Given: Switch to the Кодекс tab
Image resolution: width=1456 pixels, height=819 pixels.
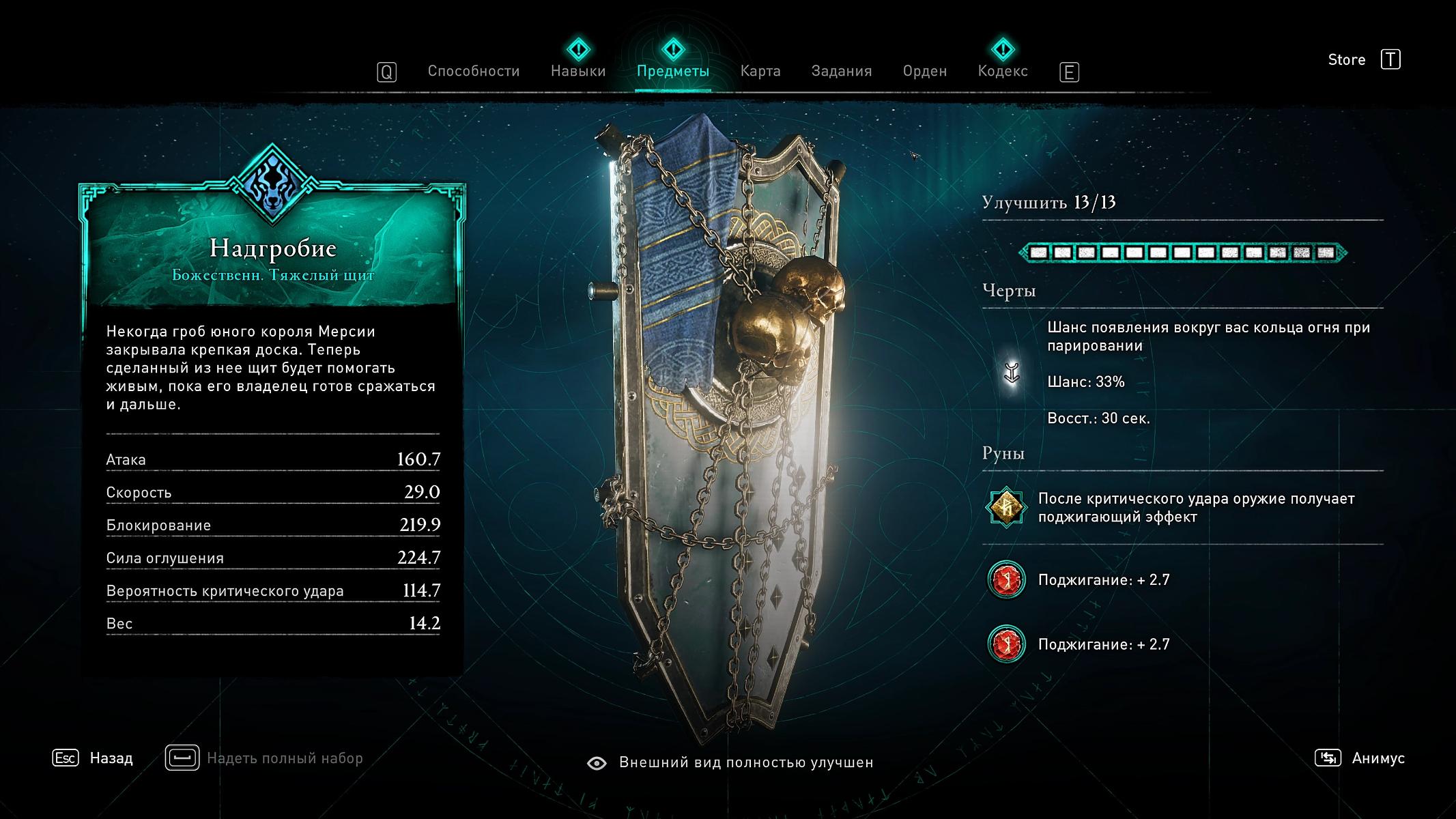Looking at the screenshot, I should pyautogui.click(x=1002, y=71).
